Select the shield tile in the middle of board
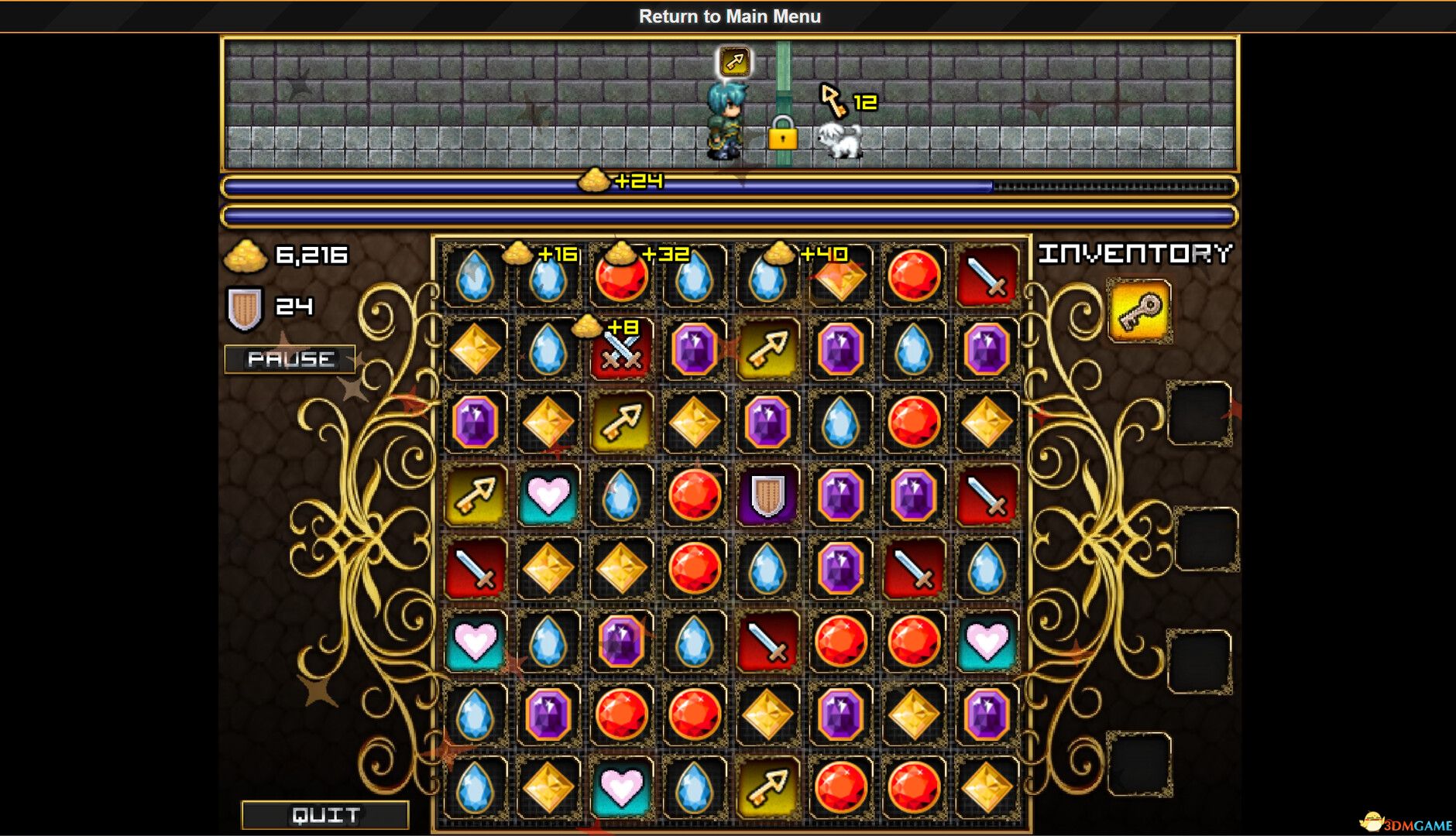Image resolution: width=1456 pixels, height=836 pixels. click(x=767, y=495)
